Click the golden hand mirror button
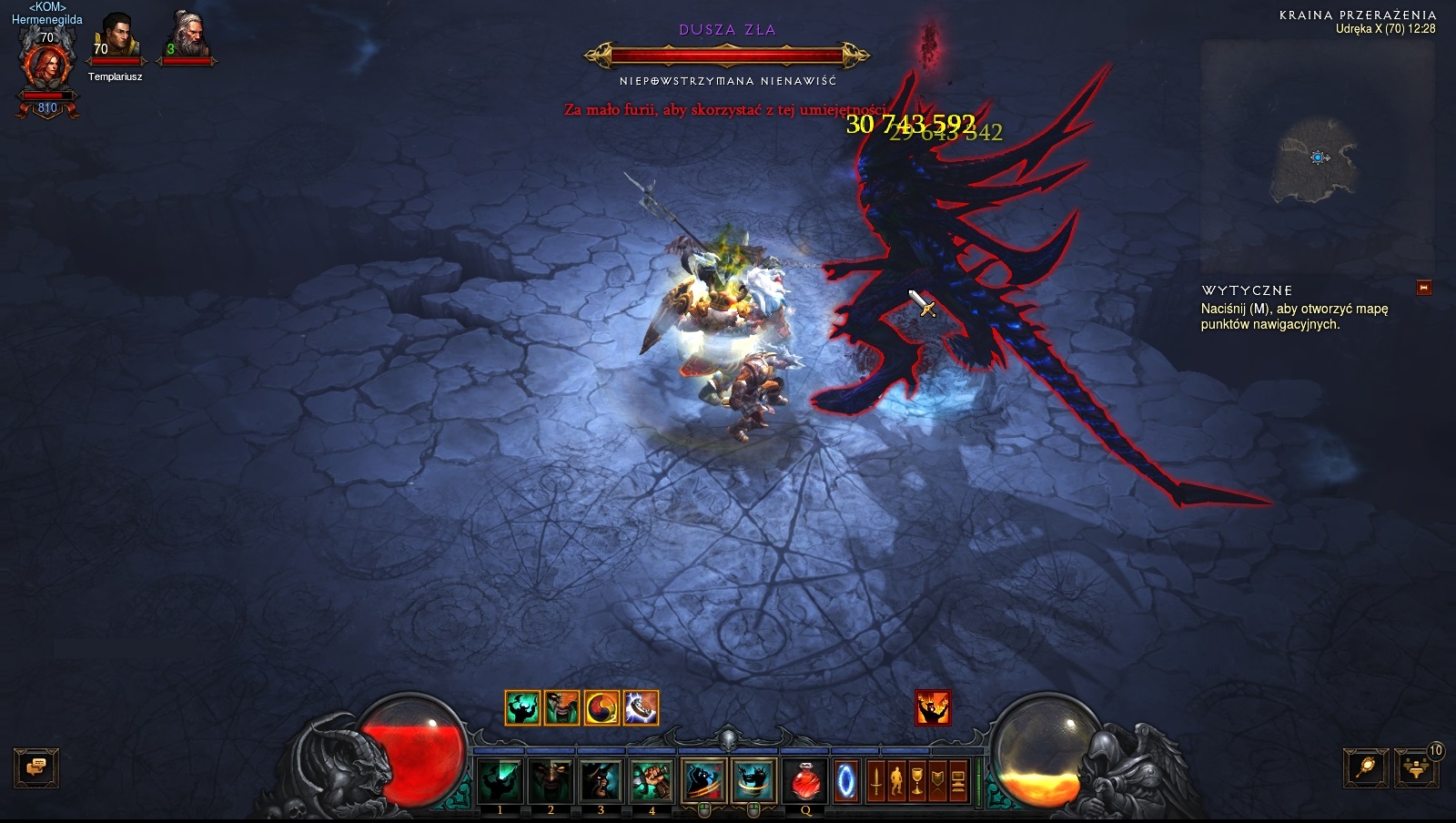The image size is (1456, 823). 1366,767
